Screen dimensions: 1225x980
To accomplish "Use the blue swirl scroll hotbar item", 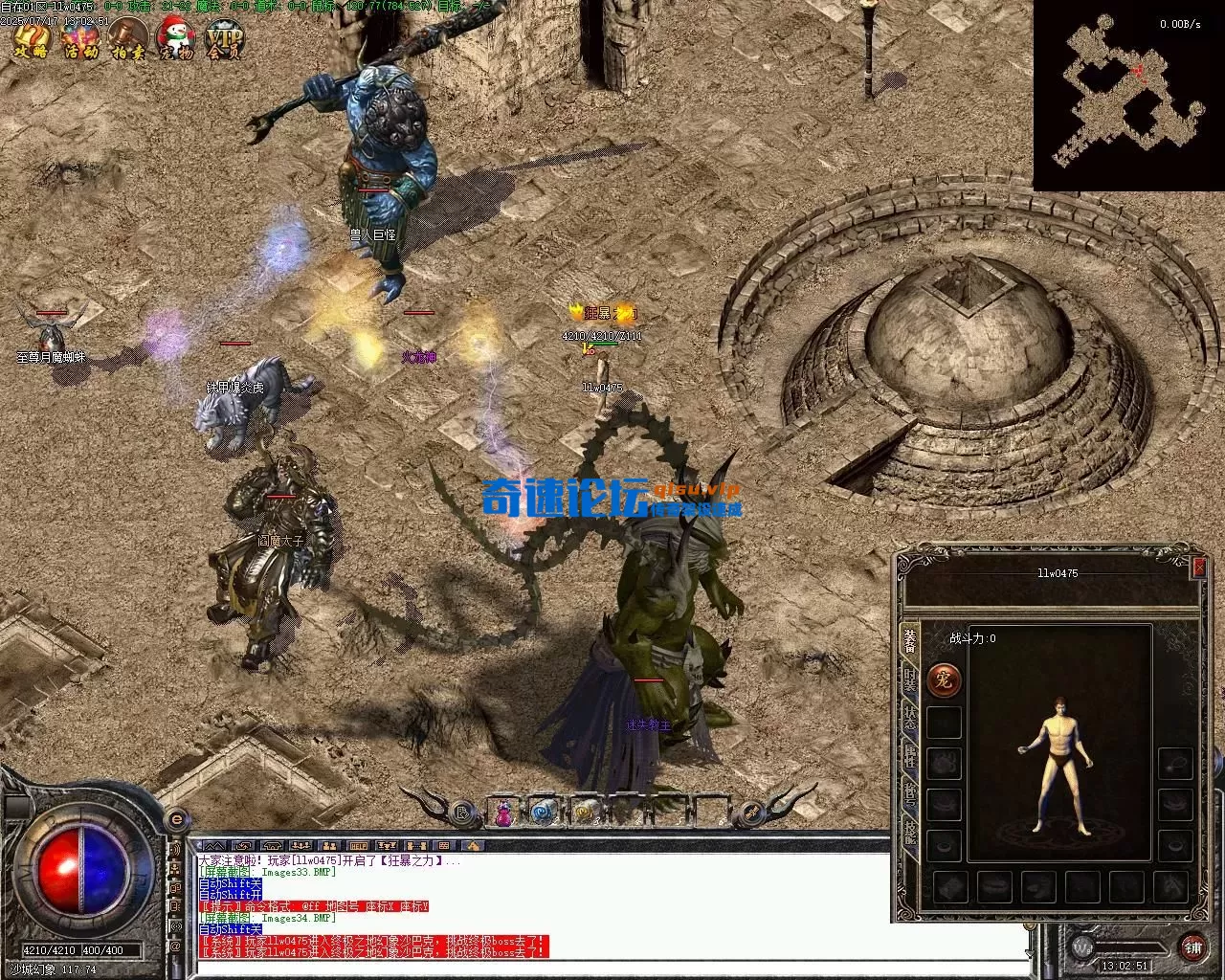I will pyautogui.click(x=544, y=813).
